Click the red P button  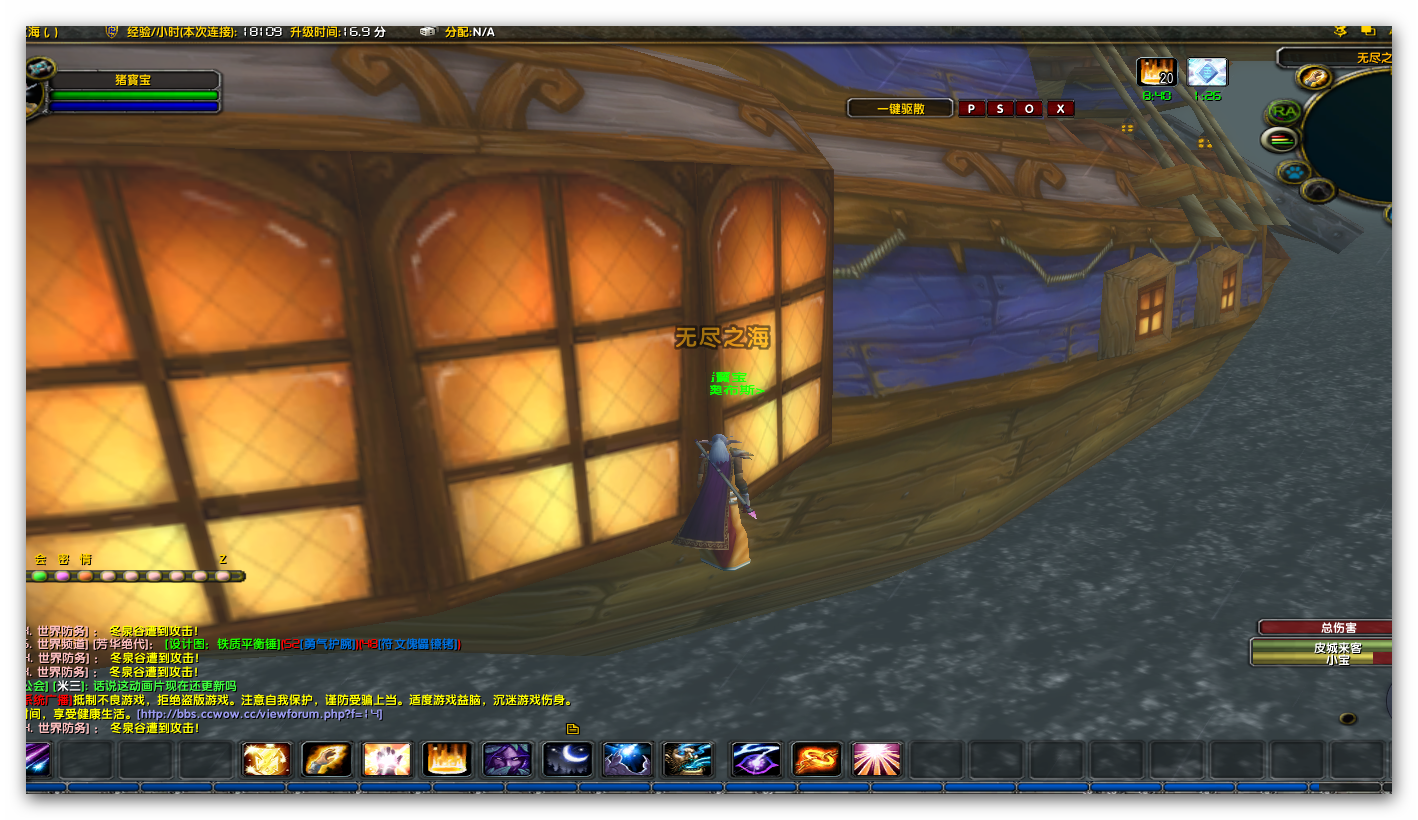tap(971, 109)
